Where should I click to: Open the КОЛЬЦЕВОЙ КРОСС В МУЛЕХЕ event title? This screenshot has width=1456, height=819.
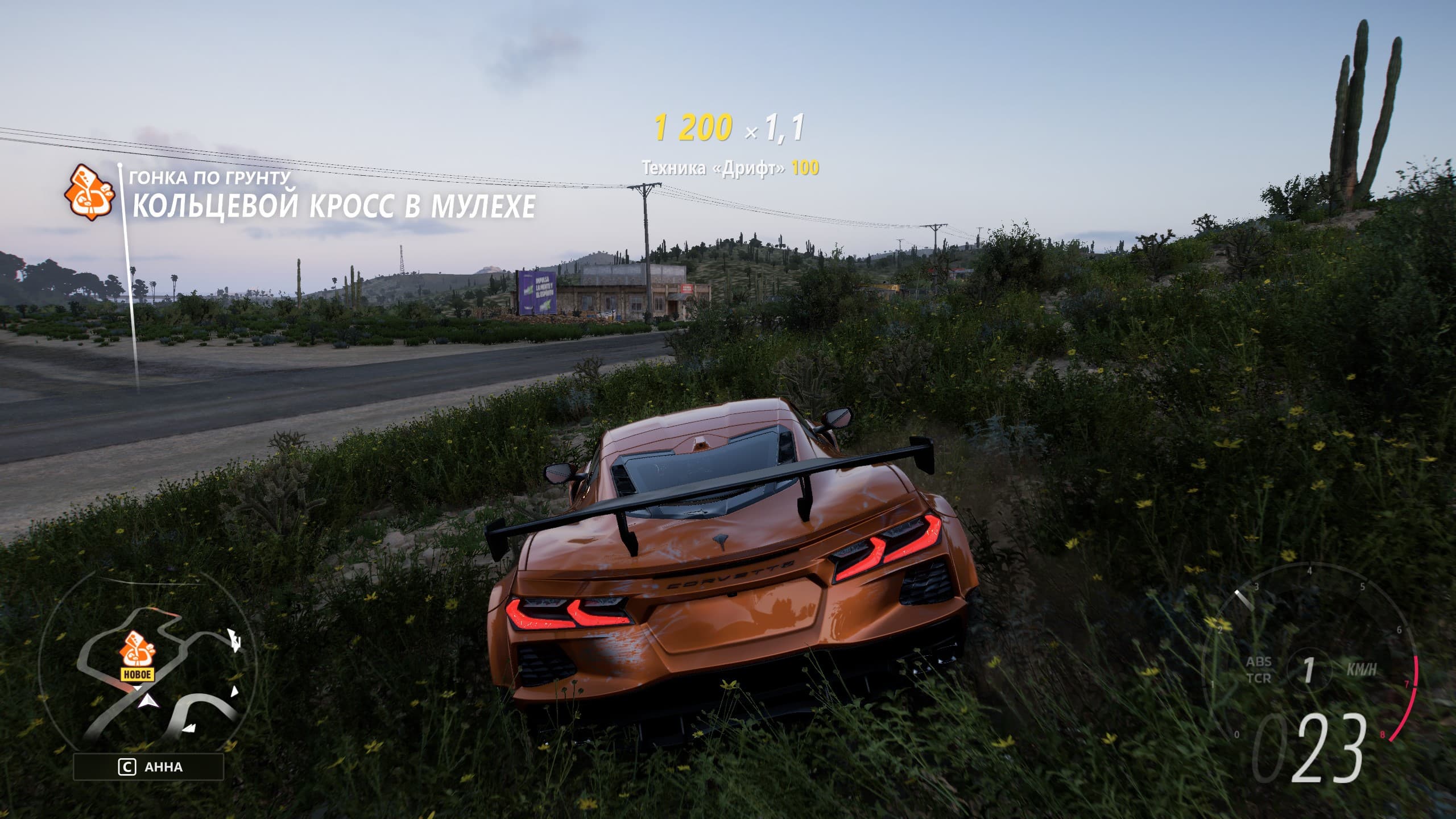334,206
